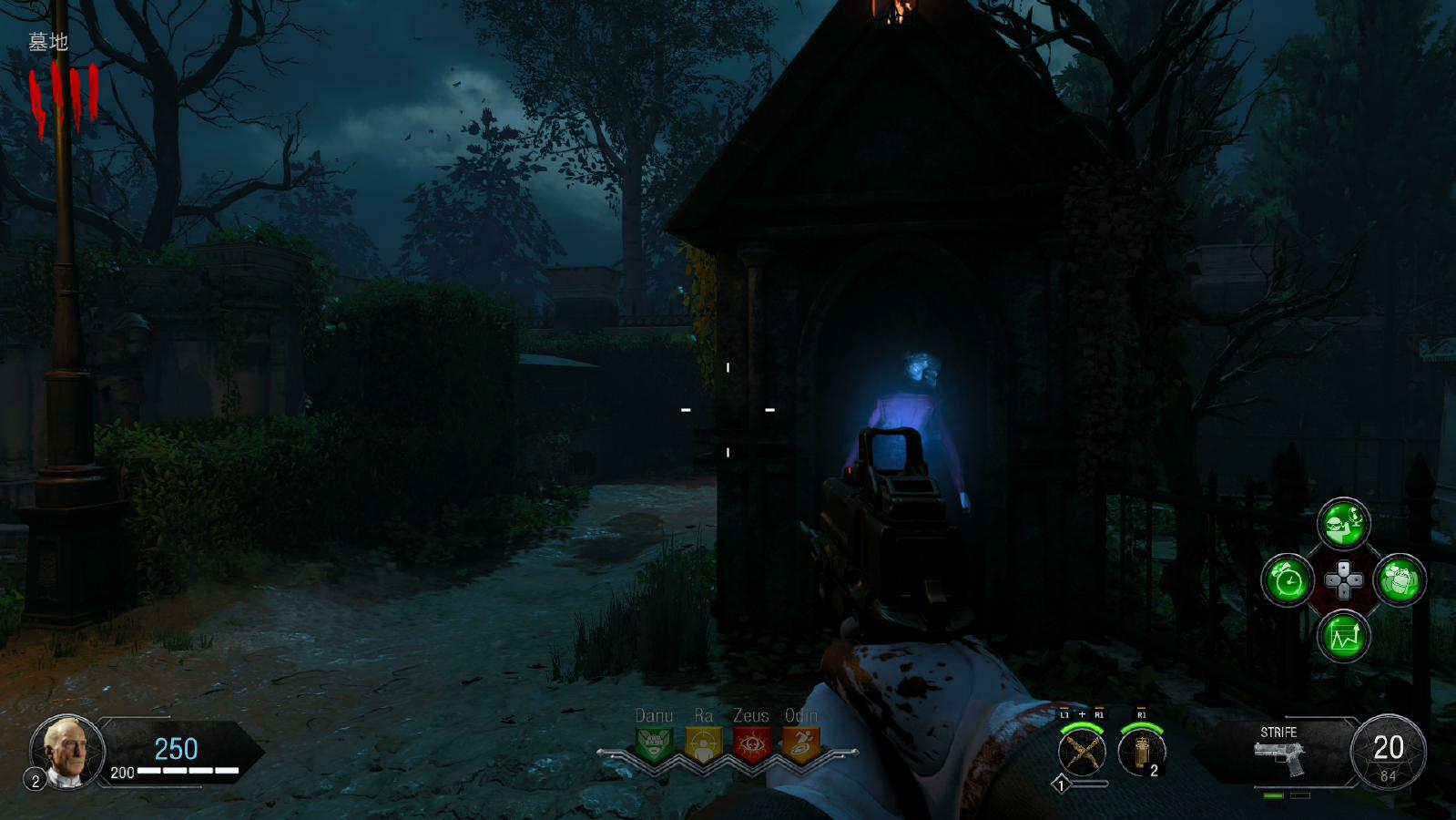This screenshot has height=820, width=1456.
Task: Select the Zeus red perk banner
Action: [751, 744]
